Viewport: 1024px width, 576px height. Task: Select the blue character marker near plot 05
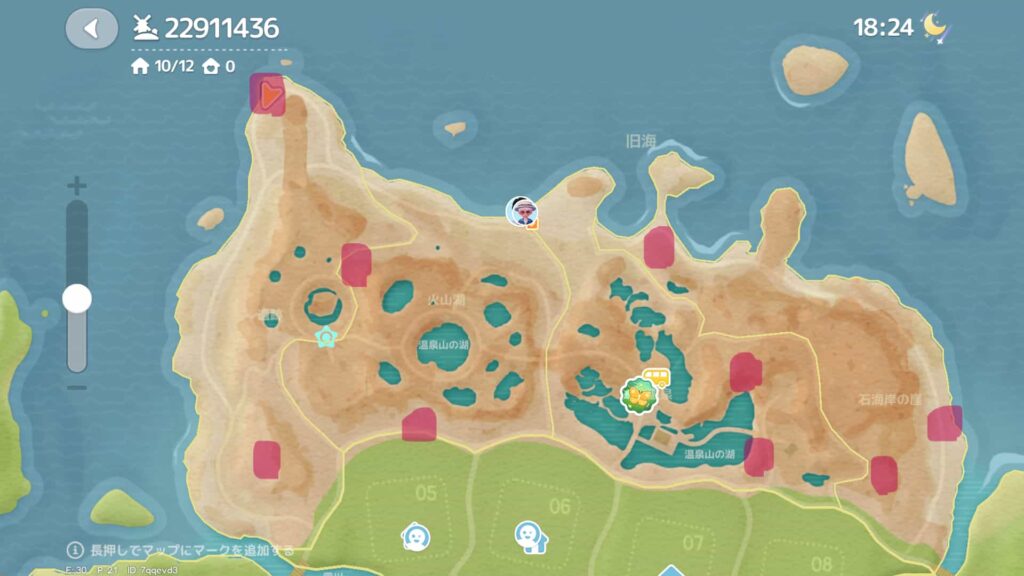[415, 537]
